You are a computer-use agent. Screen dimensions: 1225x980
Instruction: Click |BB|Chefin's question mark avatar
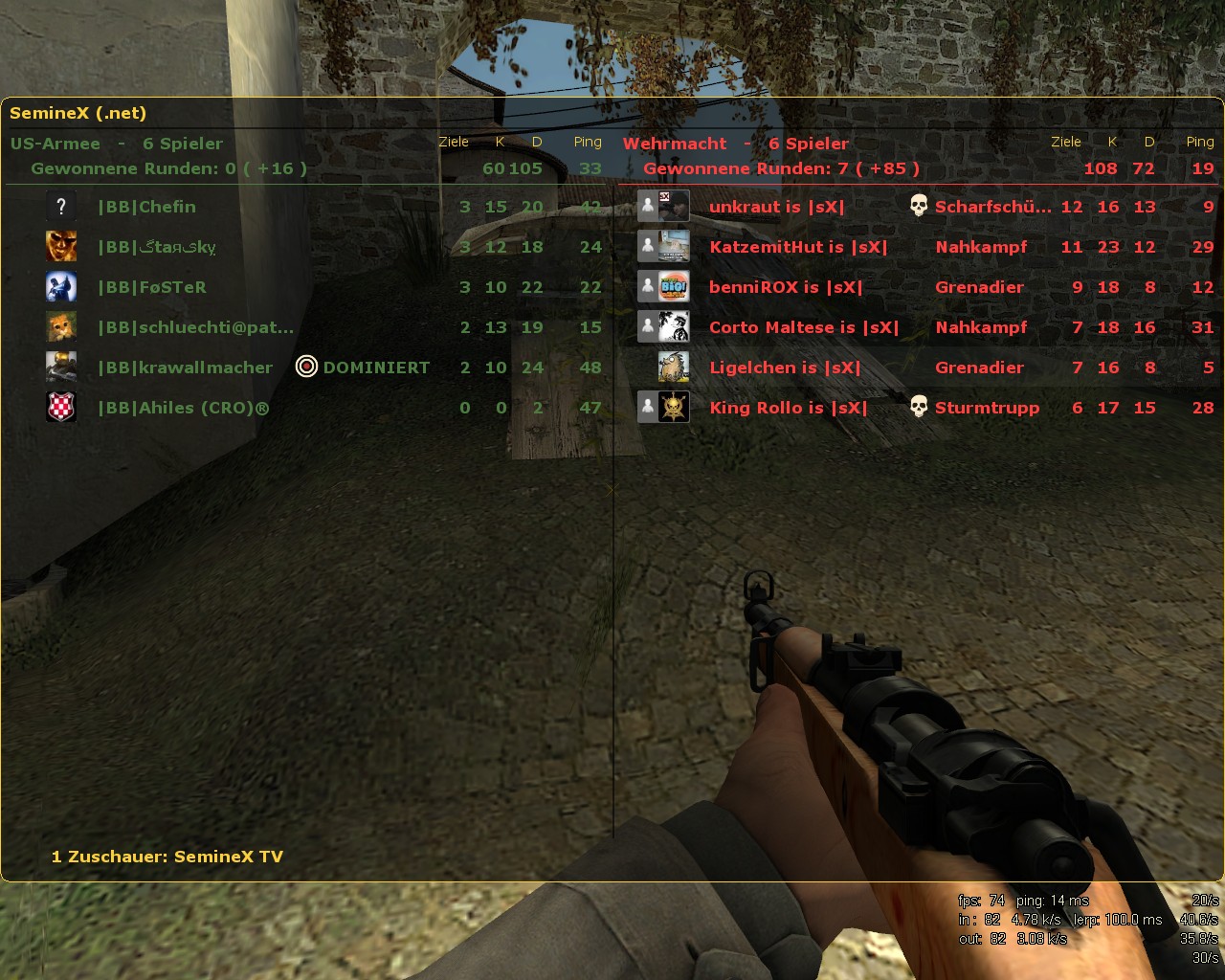(61, 206)
